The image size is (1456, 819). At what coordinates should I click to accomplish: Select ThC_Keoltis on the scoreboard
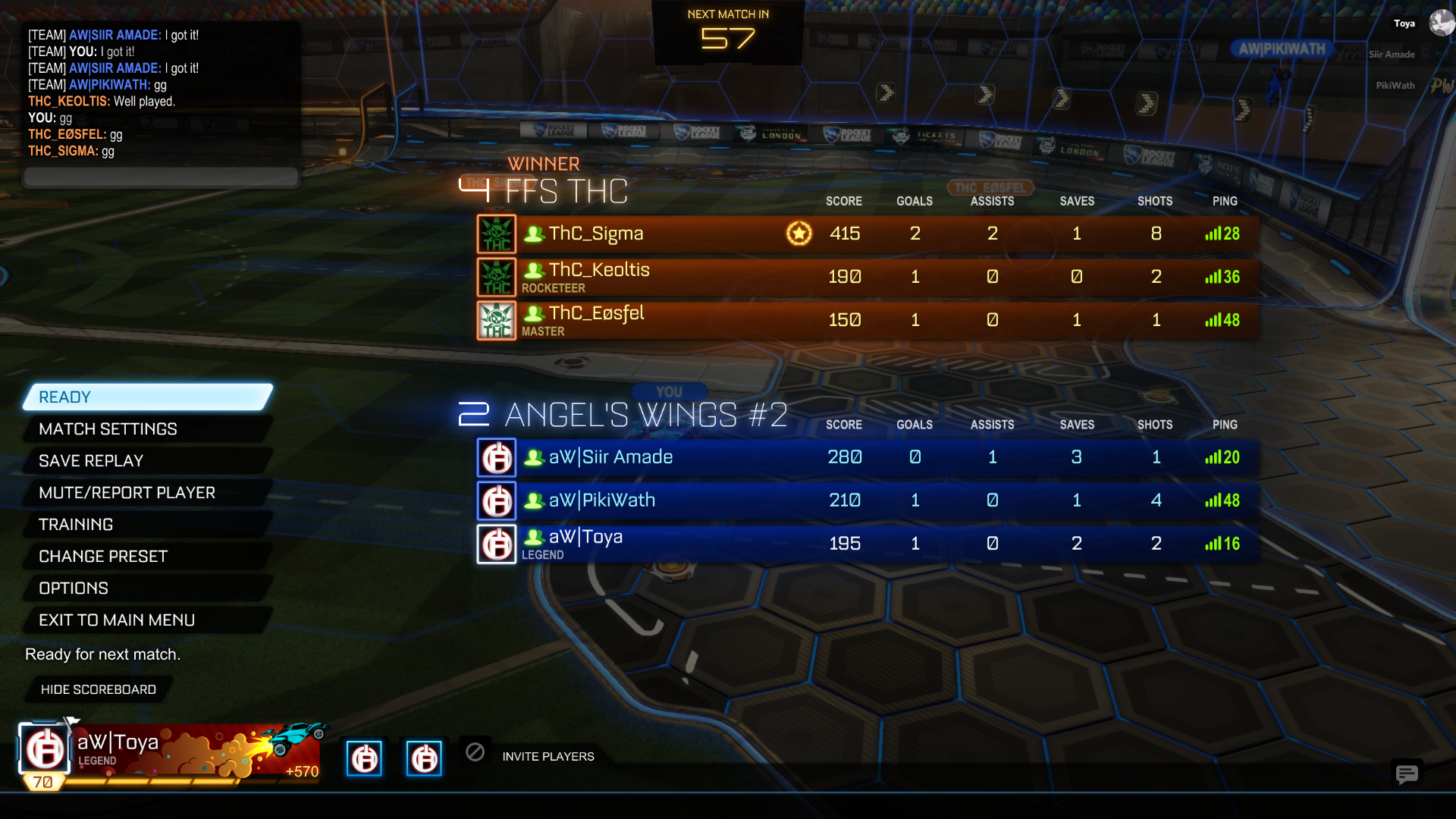[x=868, y=277]
